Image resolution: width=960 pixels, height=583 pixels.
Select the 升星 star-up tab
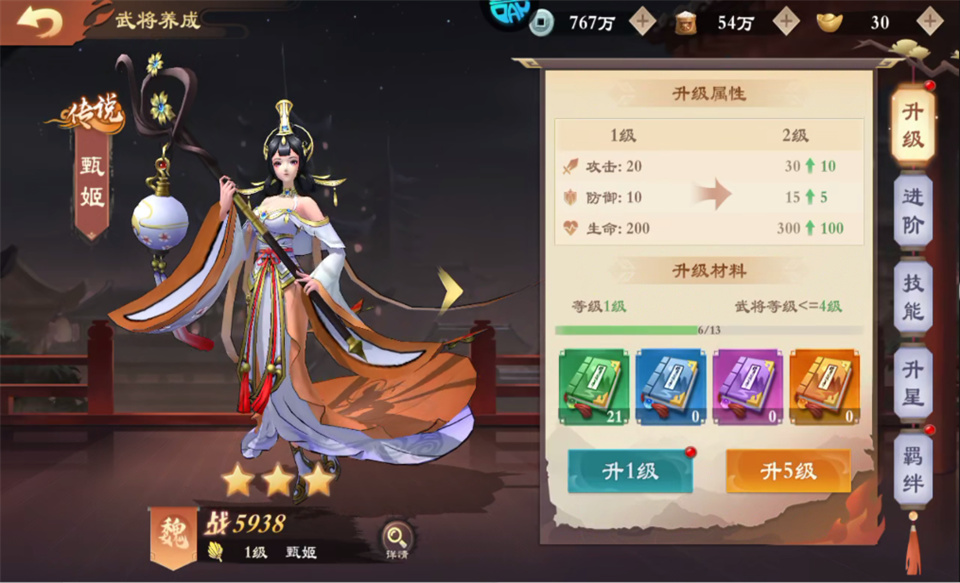click(912, 383)
